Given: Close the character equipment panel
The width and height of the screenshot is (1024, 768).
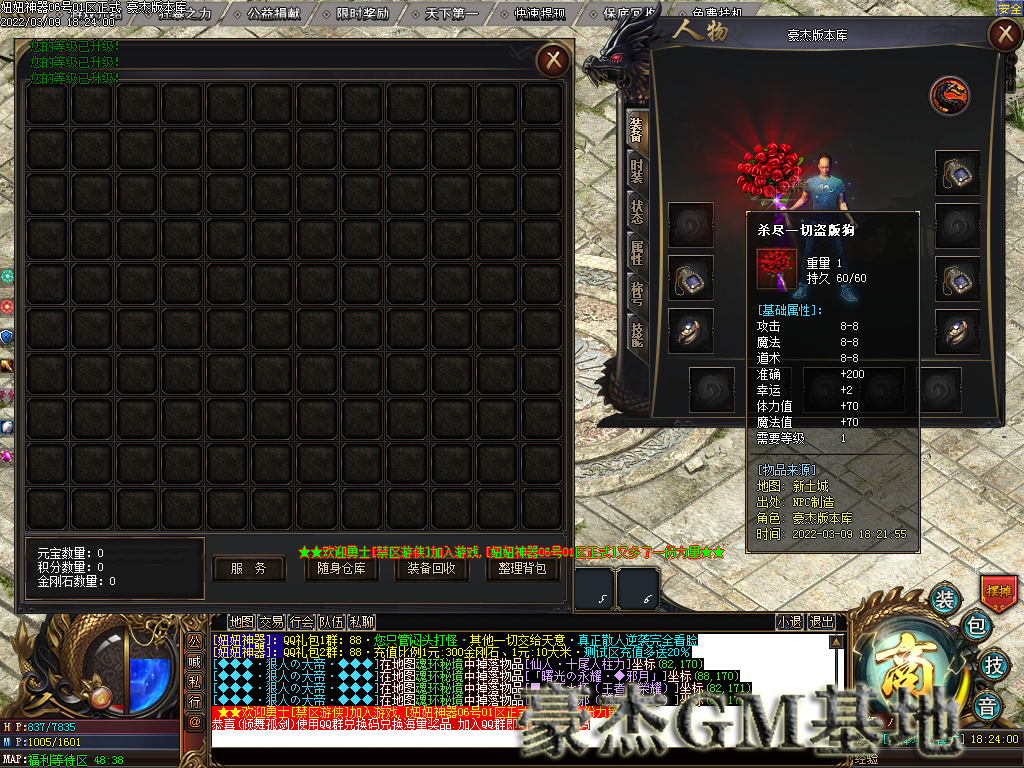Looking at the screenshot, I should [x=1003, y=35].
